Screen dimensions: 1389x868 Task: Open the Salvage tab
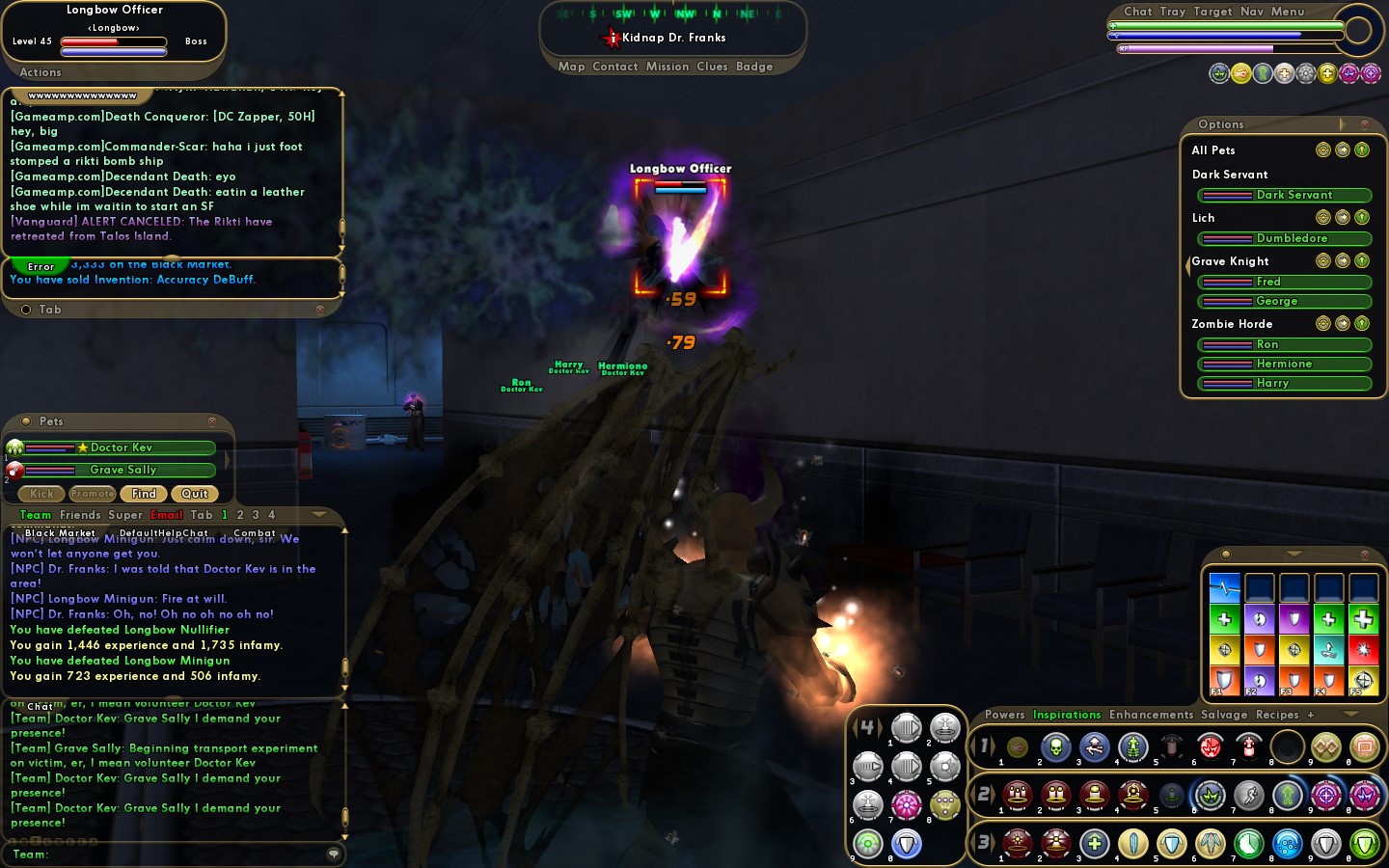point(1224,715)
